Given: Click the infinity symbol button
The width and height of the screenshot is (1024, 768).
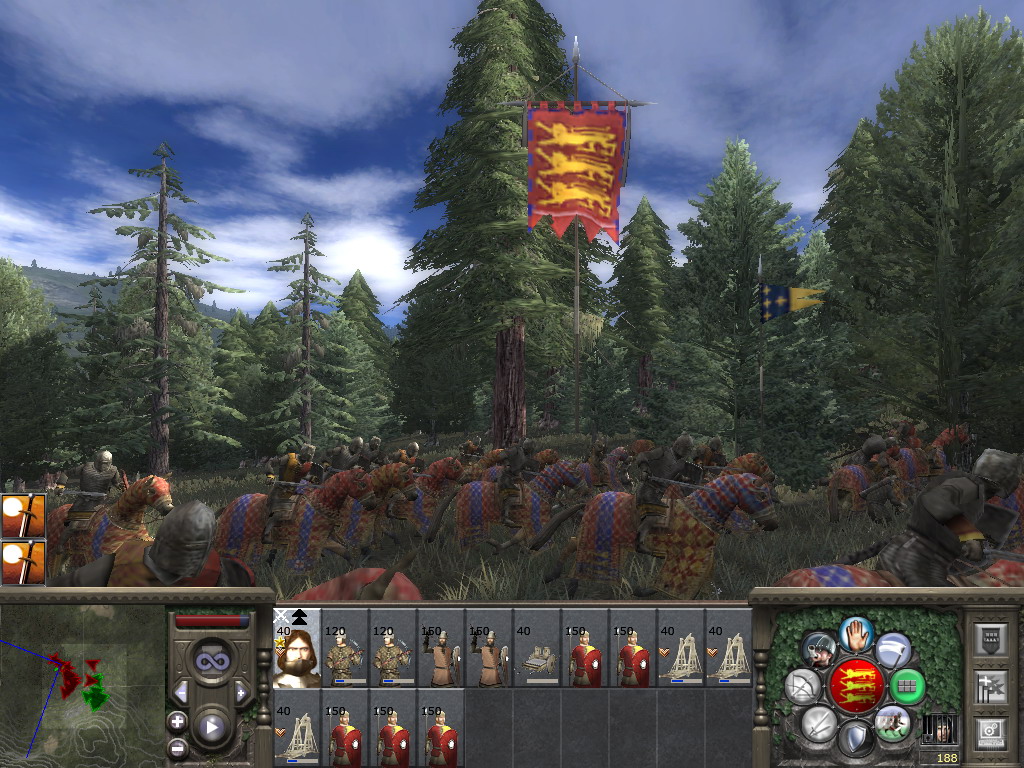Looking at the screenshot, I should coord(211,660).
